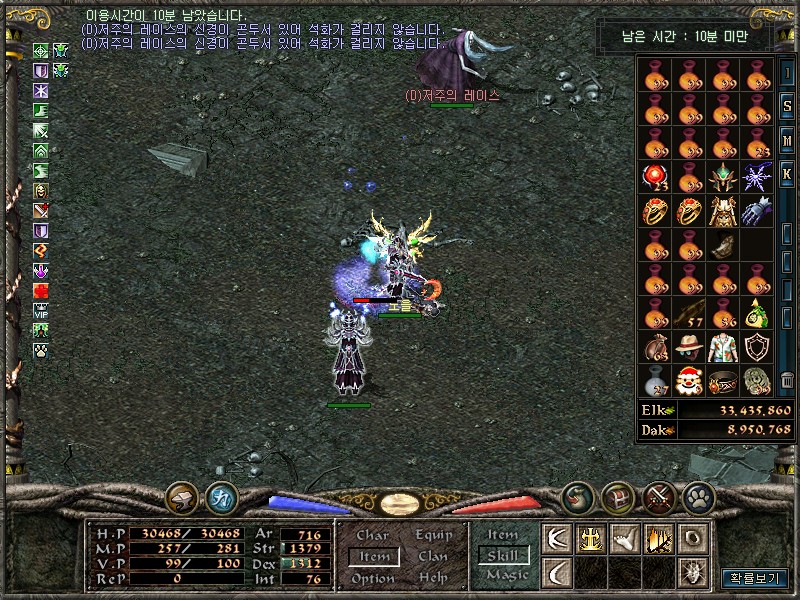This screenshot has width=800, height=600.
Task: Select the Santa face inventory item
Action: (688, 381)
